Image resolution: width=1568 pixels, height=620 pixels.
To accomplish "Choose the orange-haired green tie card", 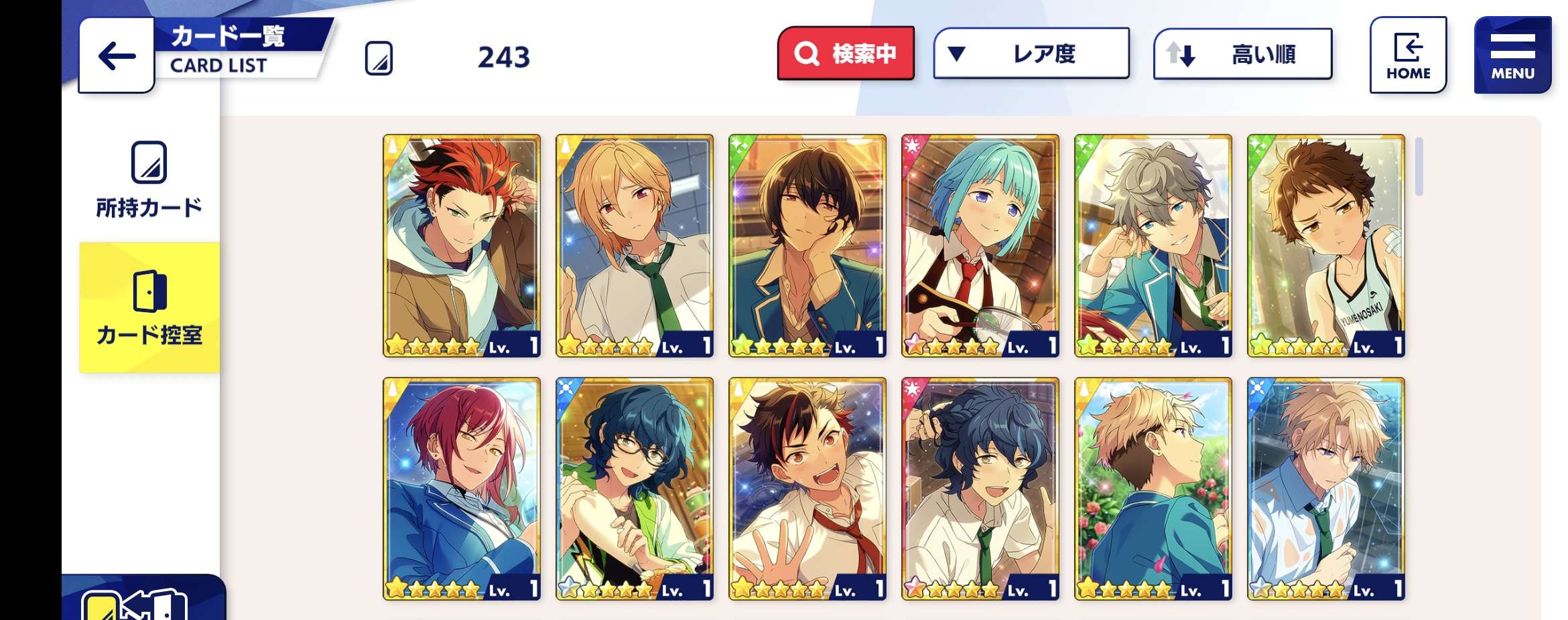I will 635,246.
